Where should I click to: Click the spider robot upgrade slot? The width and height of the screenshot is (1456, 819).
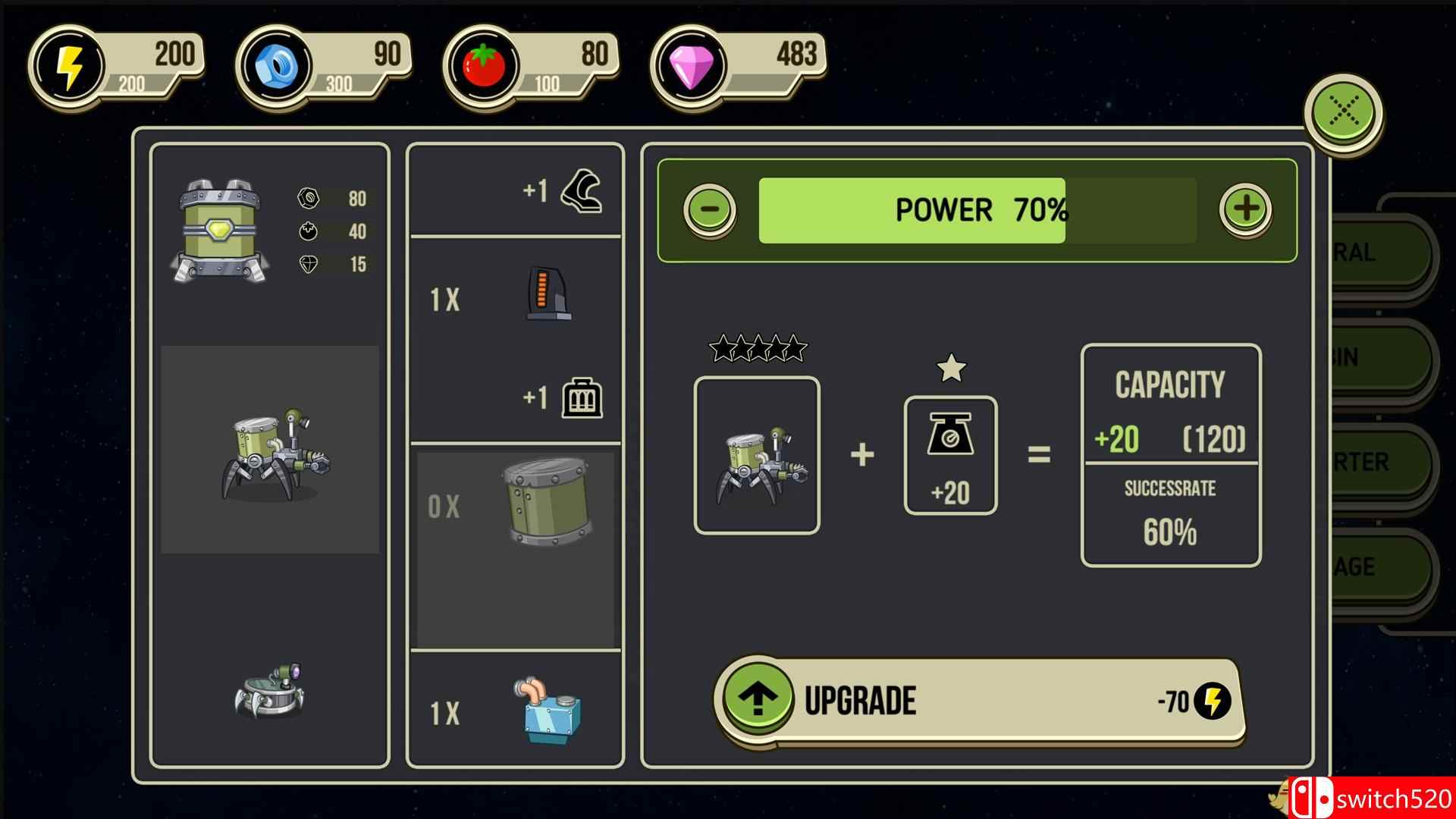coord(757,456)
